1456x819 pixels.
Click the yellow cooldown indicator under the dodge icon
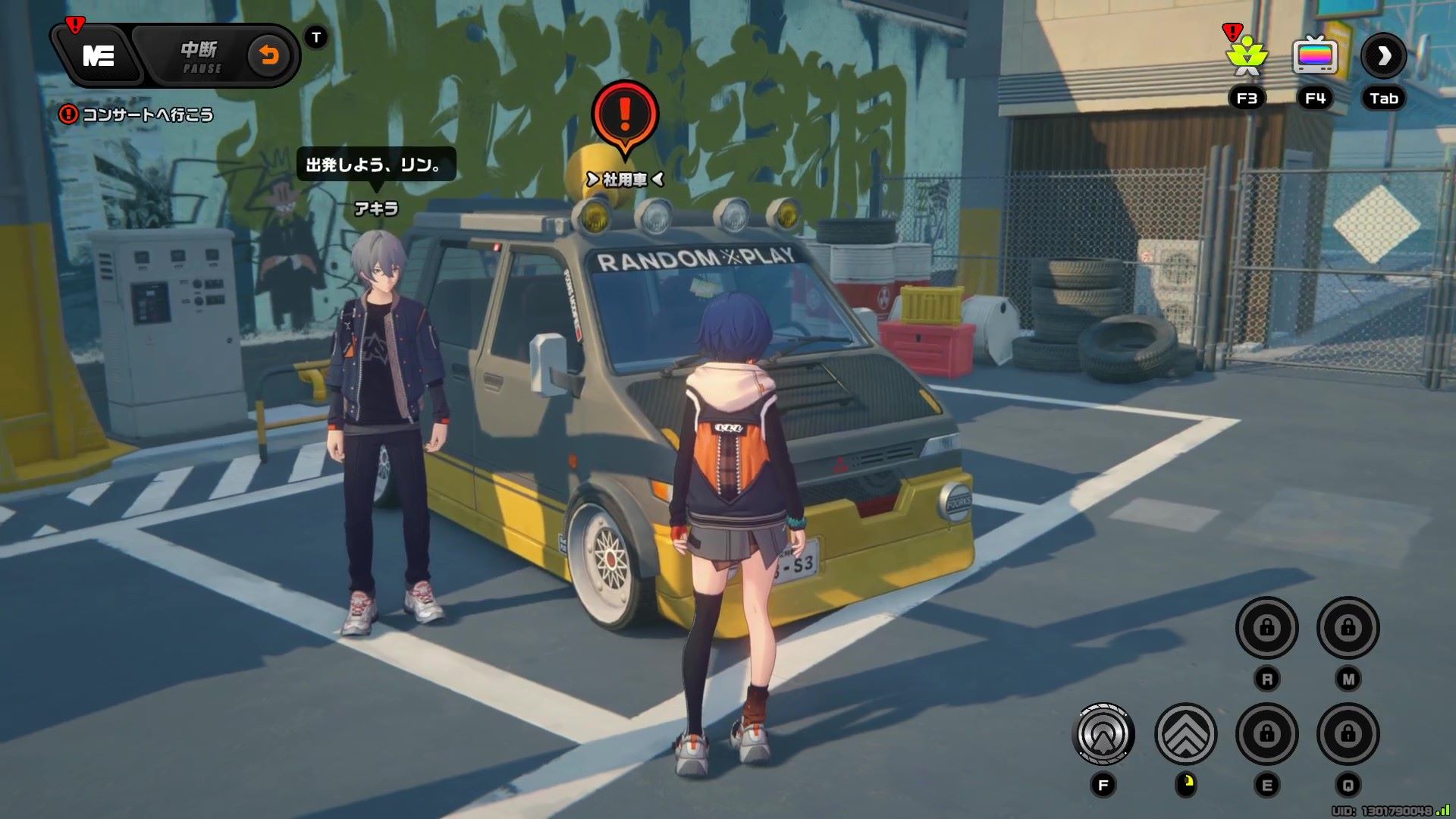pos(1186,783)
